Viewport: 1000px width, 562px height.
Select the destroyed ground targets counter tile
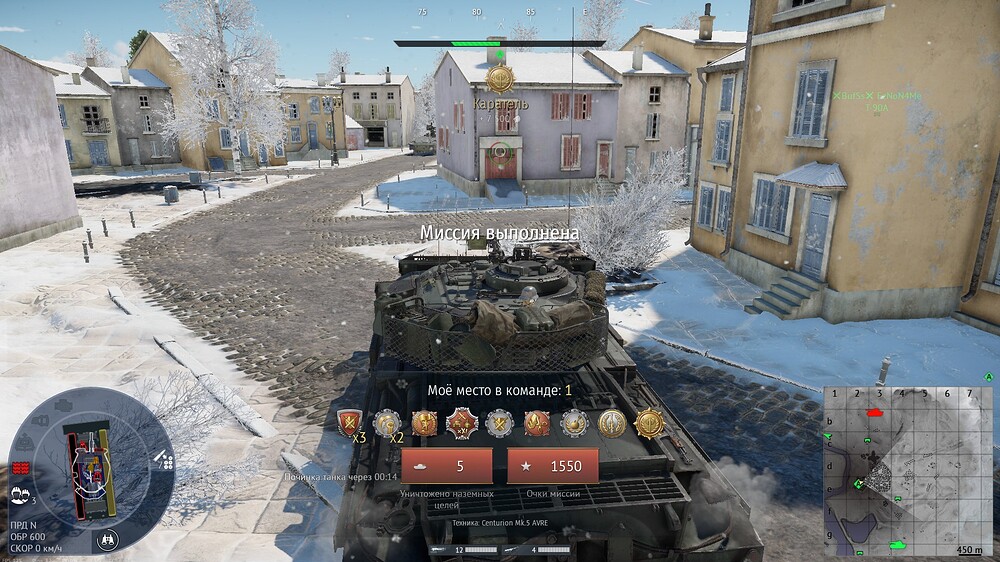[447, 466]
